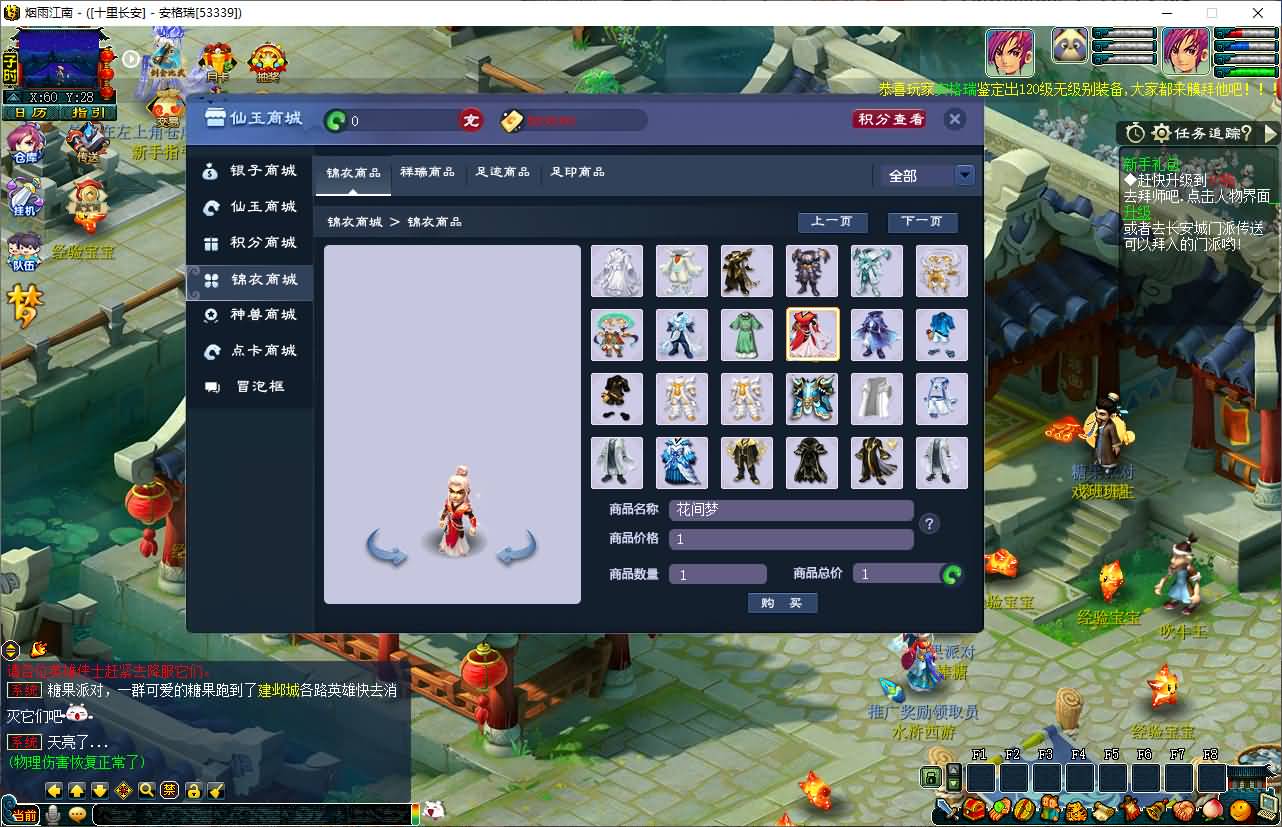Click the 花间梦 product name field
Image resolution: width=1282 pixels, height=827 pixels.
790,510
